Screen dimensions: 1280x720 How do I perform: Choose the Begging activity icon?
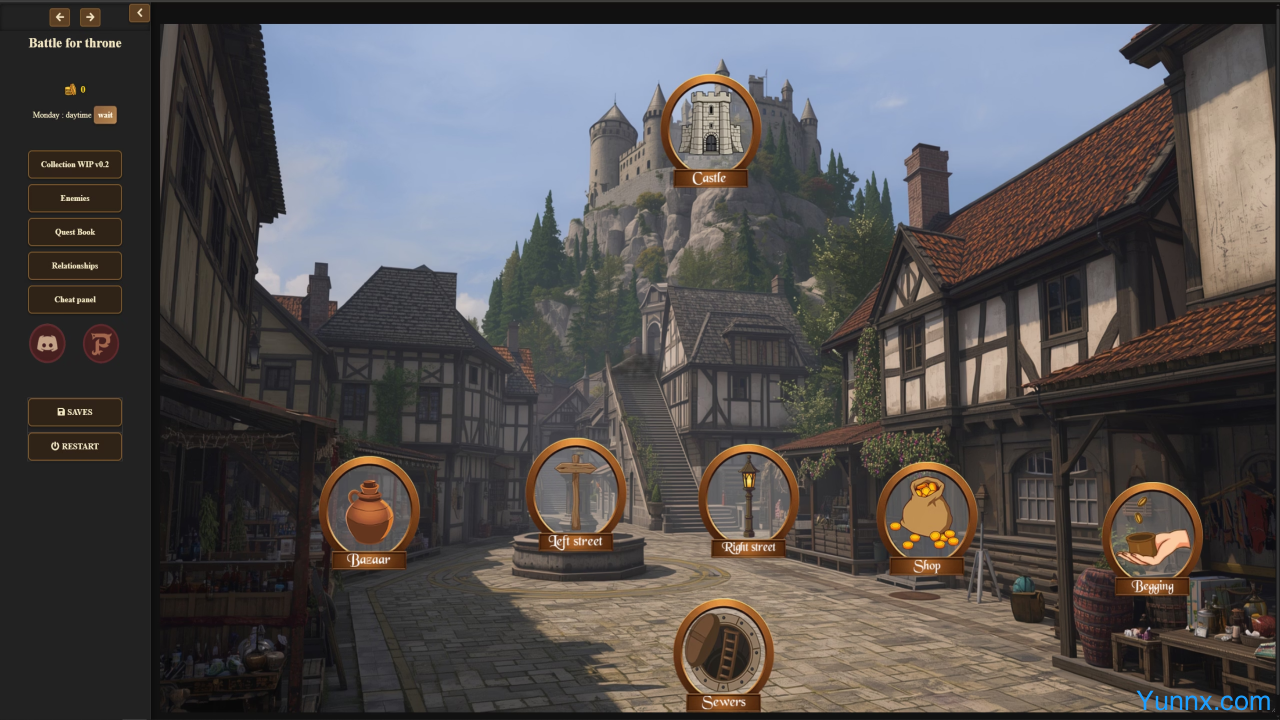pyautogui.click(x=1152, y=534)
